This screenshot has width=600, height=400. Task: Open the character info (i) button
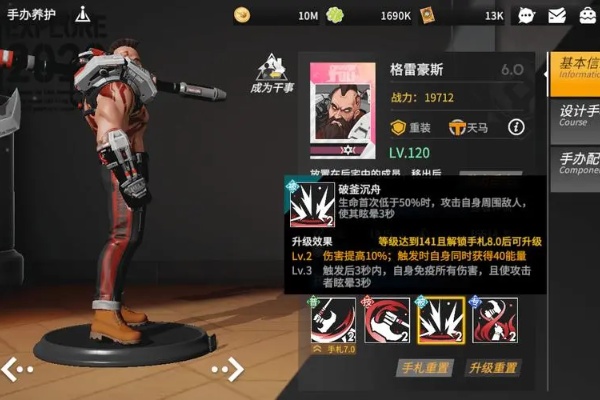pyautogui.click(x=516, y=127)
